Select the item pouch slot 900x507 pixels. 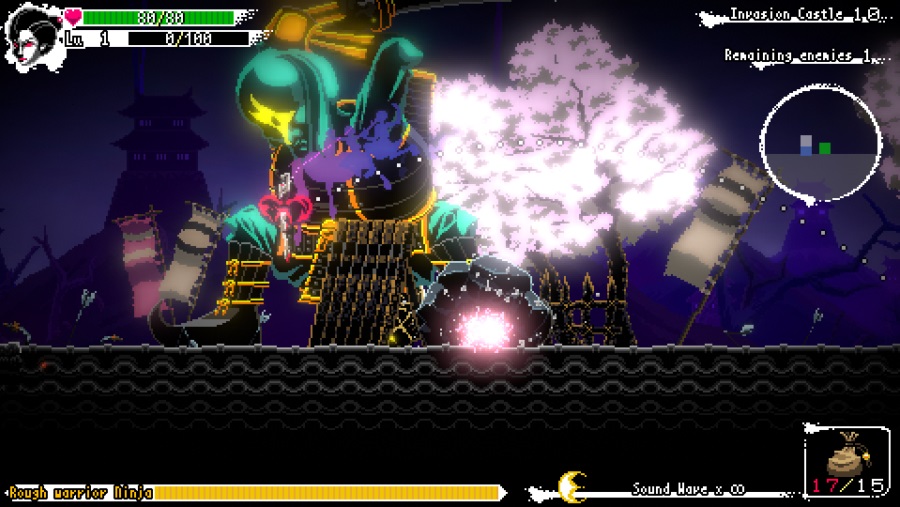coord(846,463)
